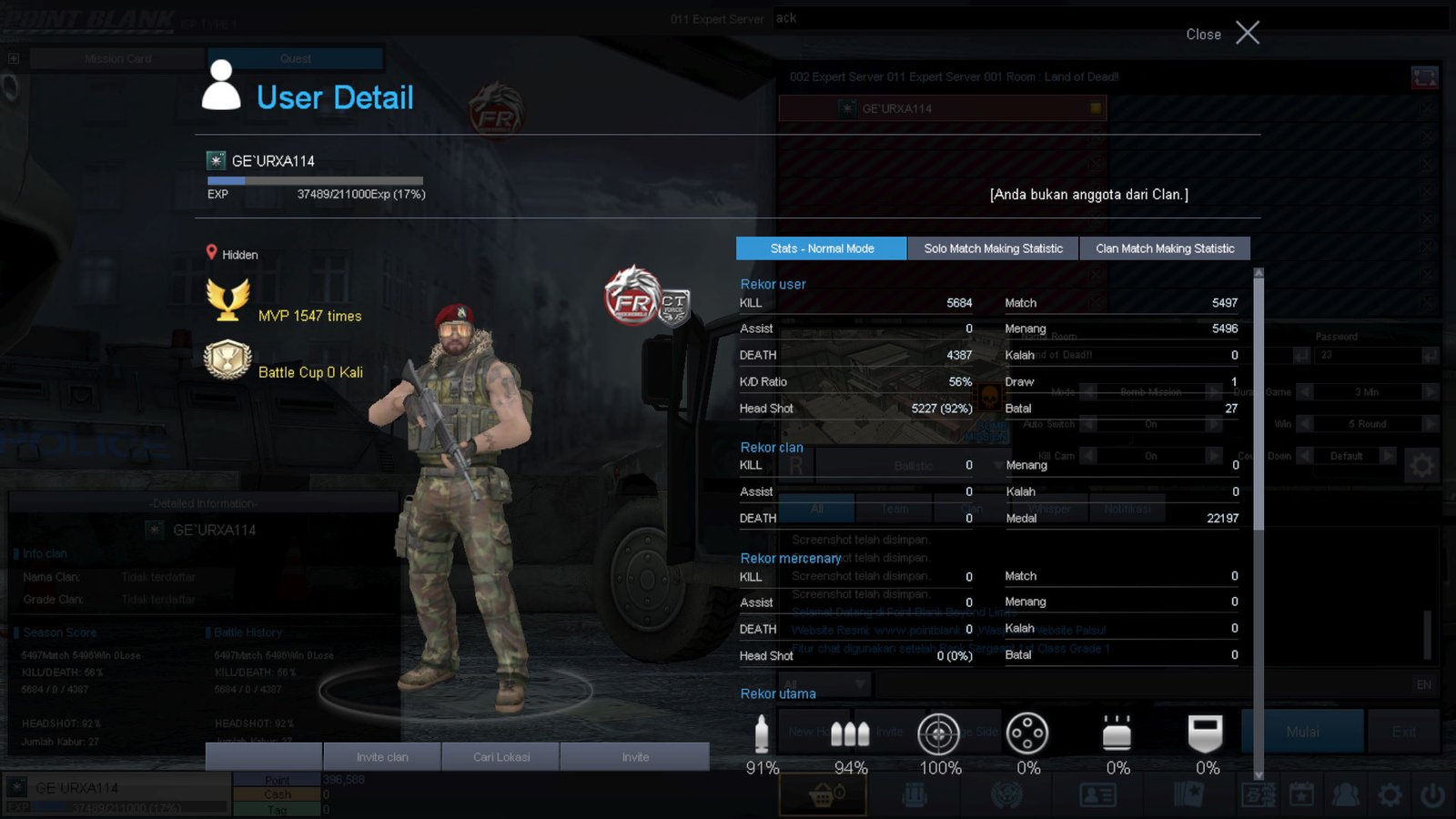This screenshot has width=1456, height=819.
Task: Switch to Solo Match Making Statistic tab
Action: [993, 248]
